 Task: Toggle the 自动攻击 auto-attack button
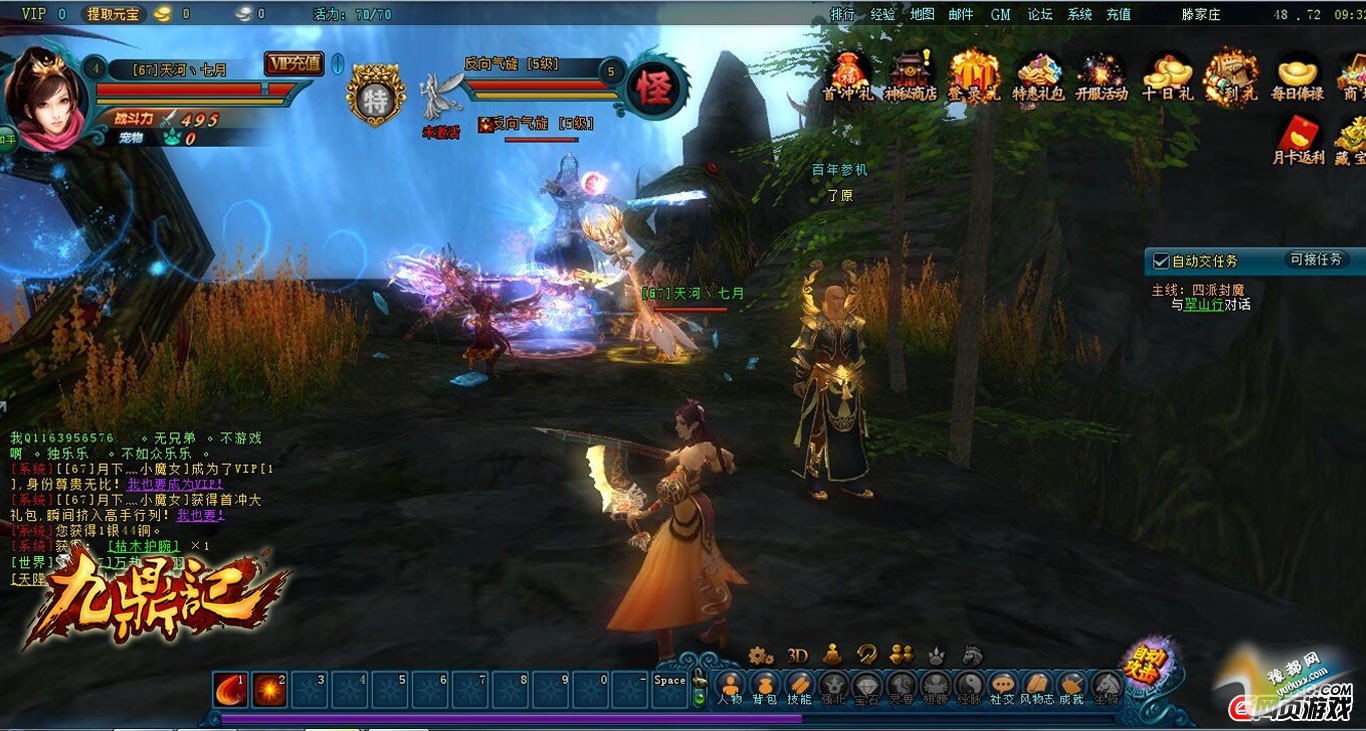pos(1144,661)
